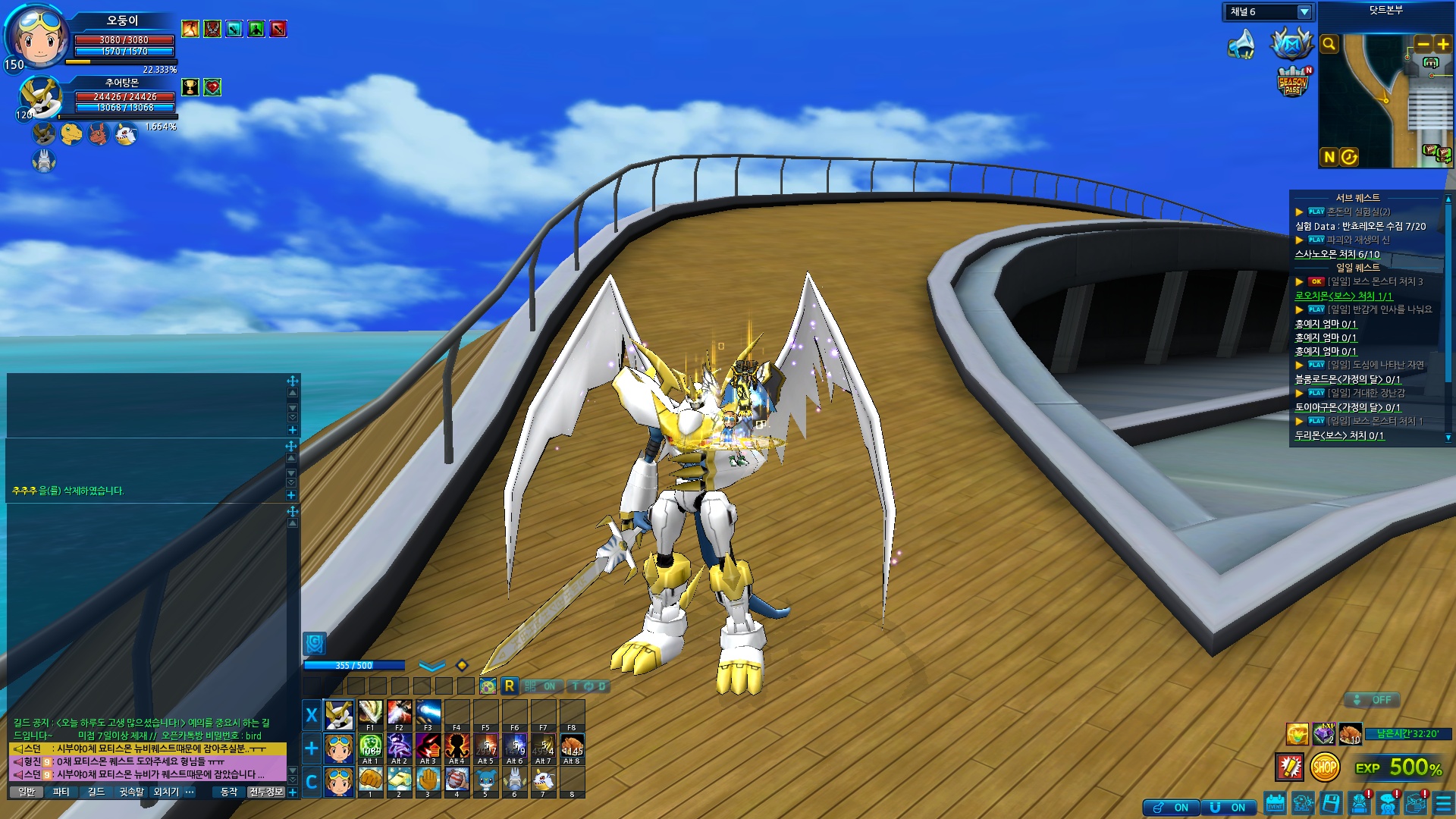Viewport: 1456px width, 819px height.
Task: Toggle the potion flask ON button
Action: pyautogui.click(x=1172, y=808)
